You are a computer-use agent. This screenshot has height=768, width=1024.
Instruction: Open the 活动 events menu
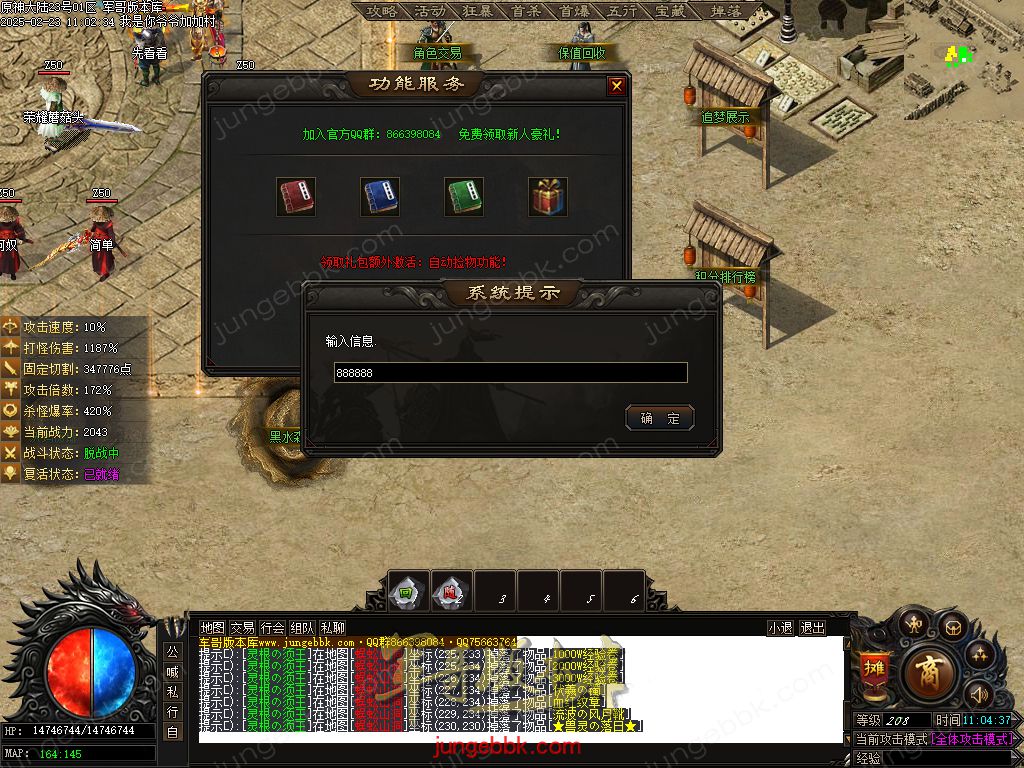(x=430, y=11)
